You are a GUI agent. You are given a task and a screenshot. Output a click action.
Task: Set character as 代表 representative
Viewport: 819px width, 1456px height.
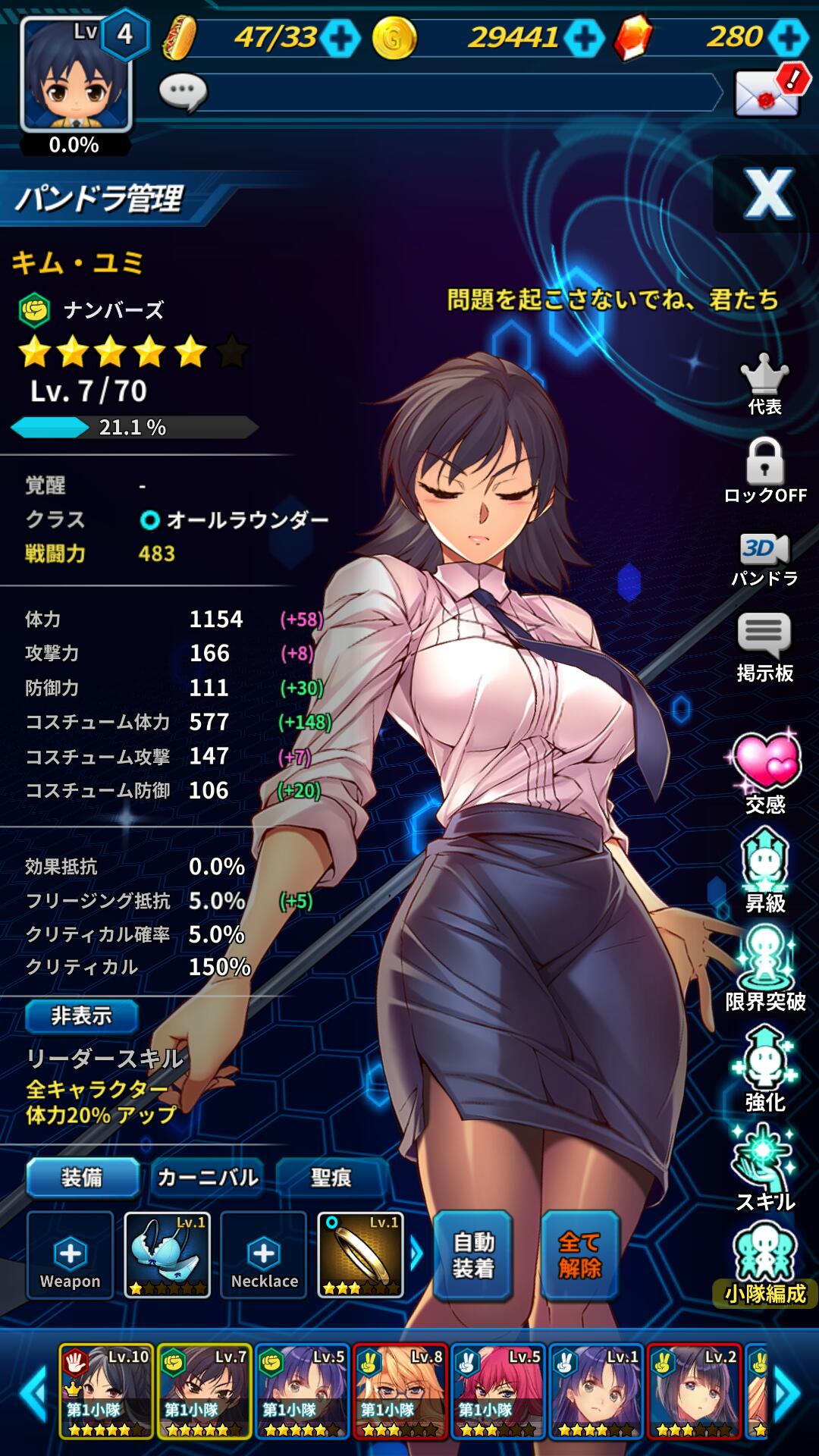tap(764, 384)
